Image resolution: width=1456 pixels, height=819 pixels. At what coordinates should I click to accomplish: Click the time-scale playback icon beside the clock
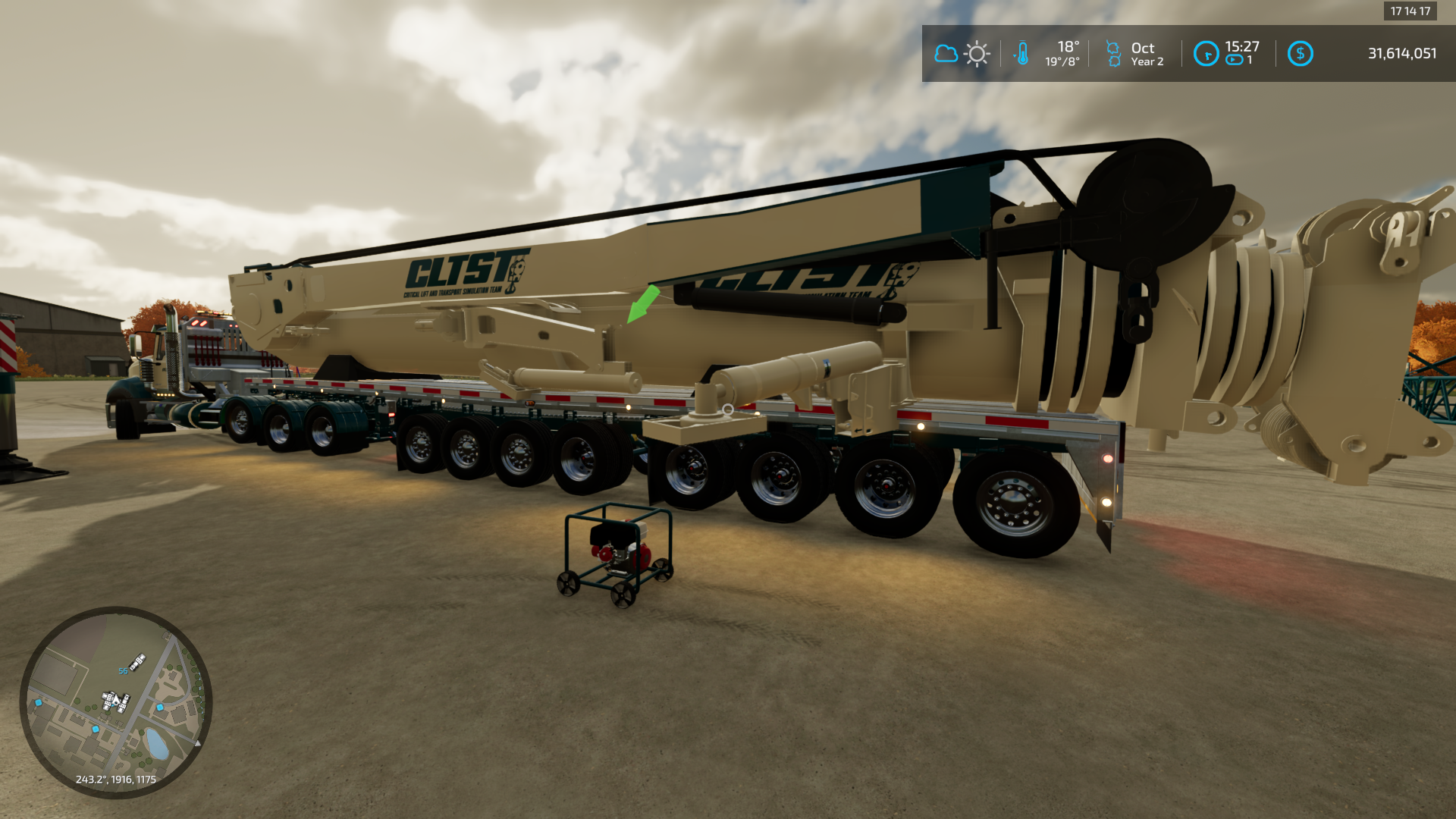click(x=1233, y=59)
